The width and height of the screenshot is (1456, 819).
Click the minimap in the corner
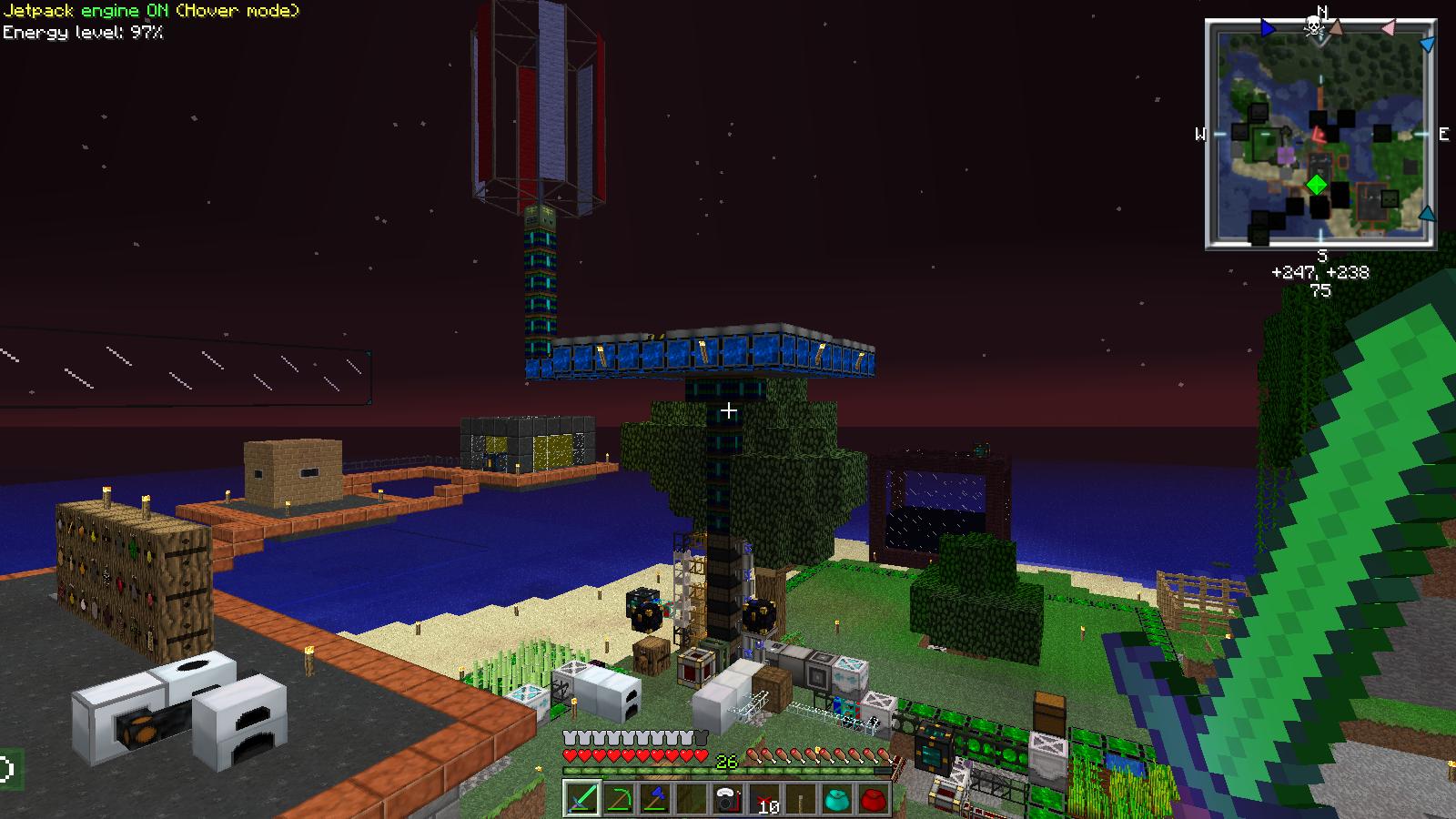point(1321,135)
